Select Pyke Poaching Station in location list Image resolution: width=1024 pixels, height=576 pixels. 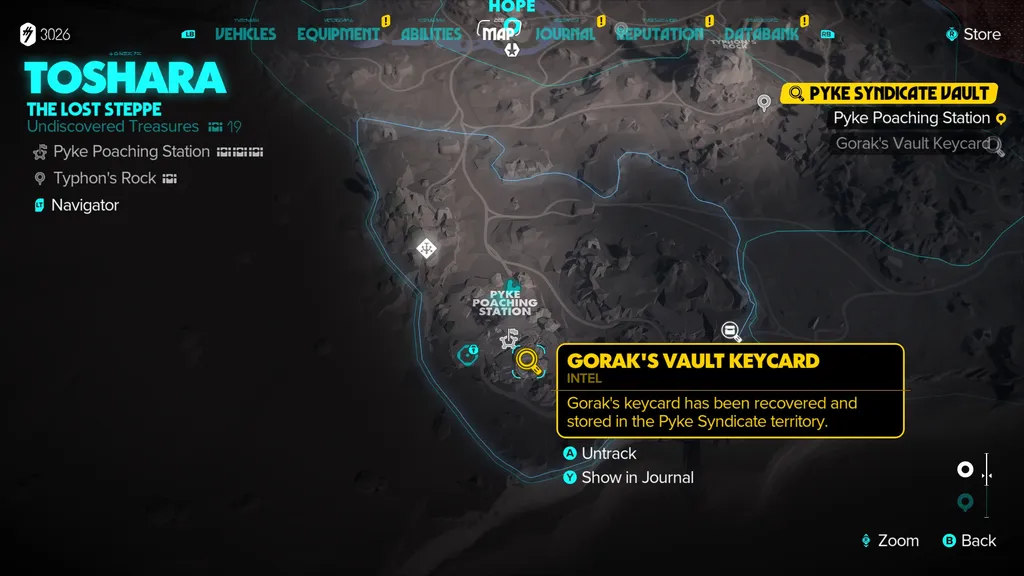[131, 152]
